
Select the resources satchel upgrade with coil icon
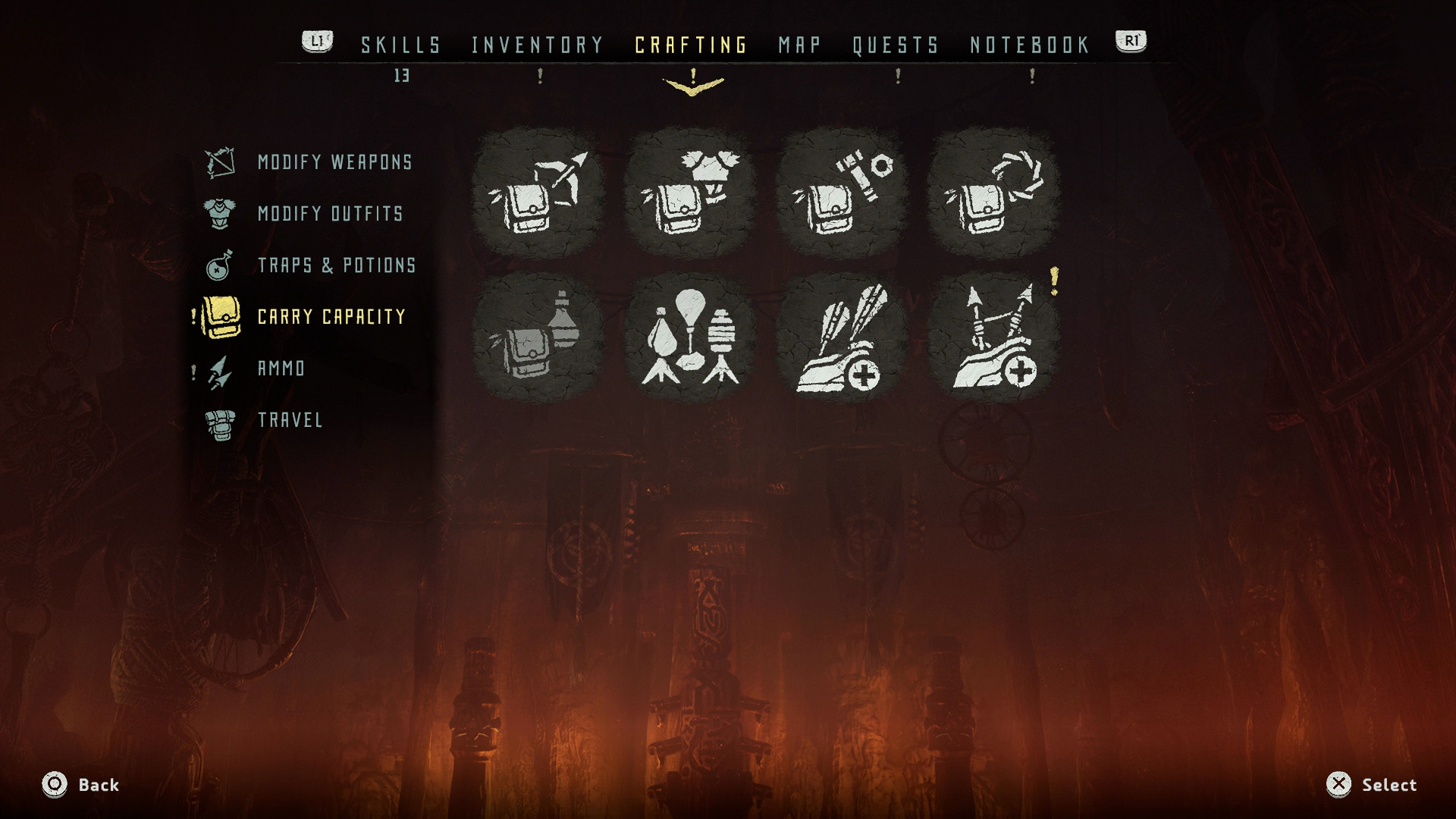pyautogui.click(x=993, y=193)
